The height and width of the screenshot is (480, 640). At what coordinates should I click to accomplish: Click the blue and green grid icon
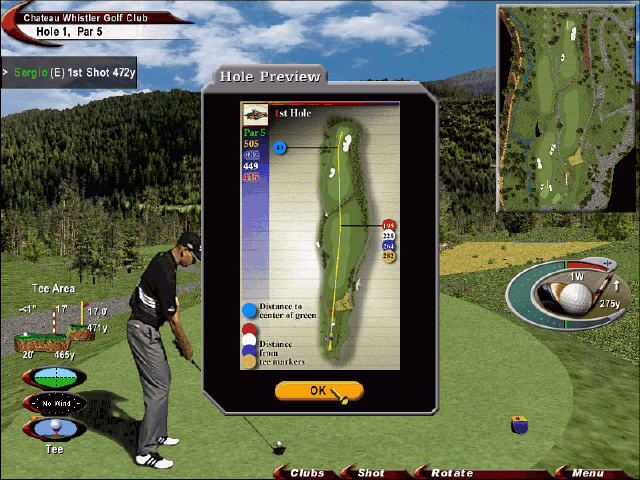54,377
